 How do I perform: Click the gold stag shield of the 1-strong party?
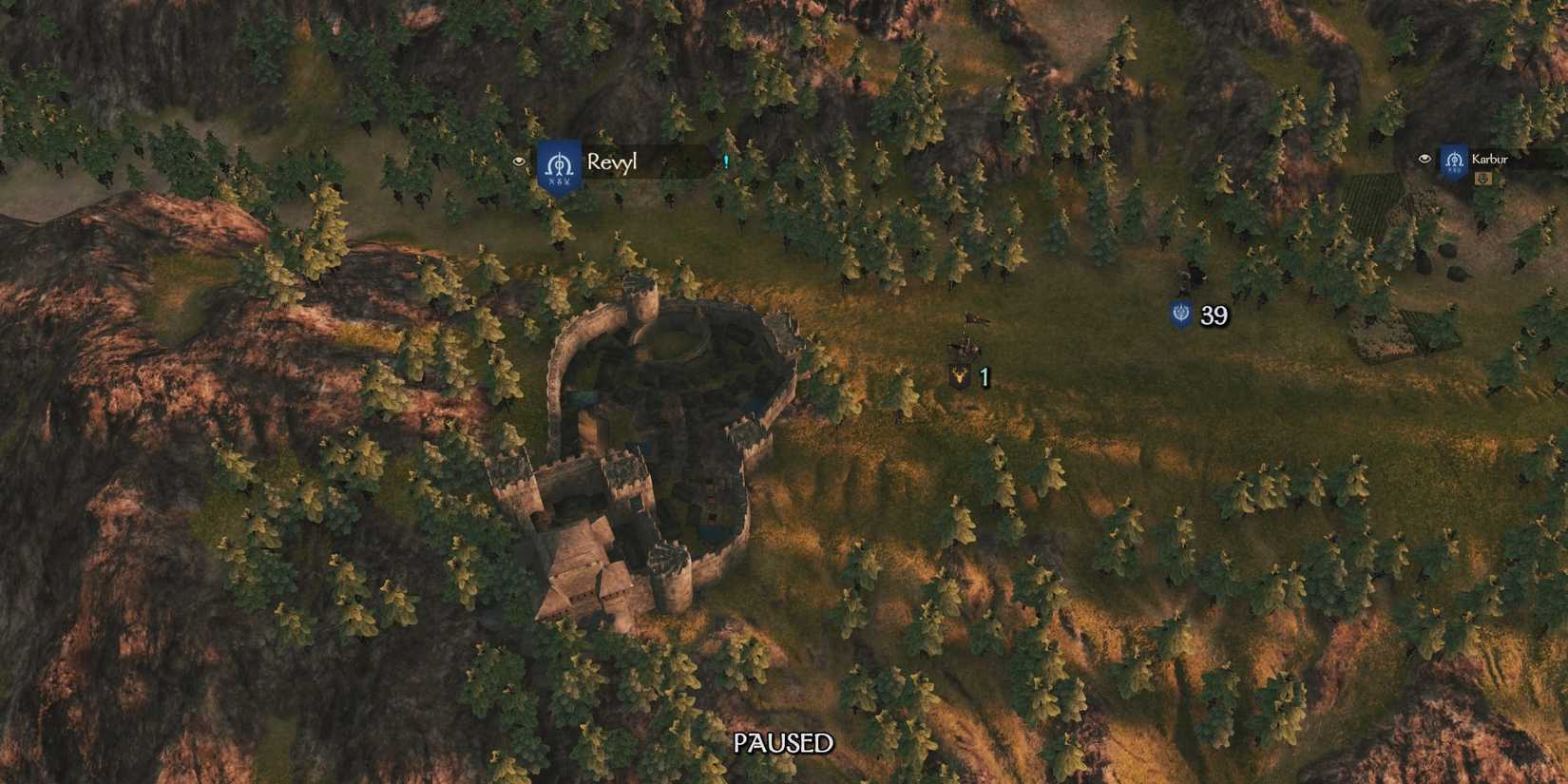click(x=960, y=376)
